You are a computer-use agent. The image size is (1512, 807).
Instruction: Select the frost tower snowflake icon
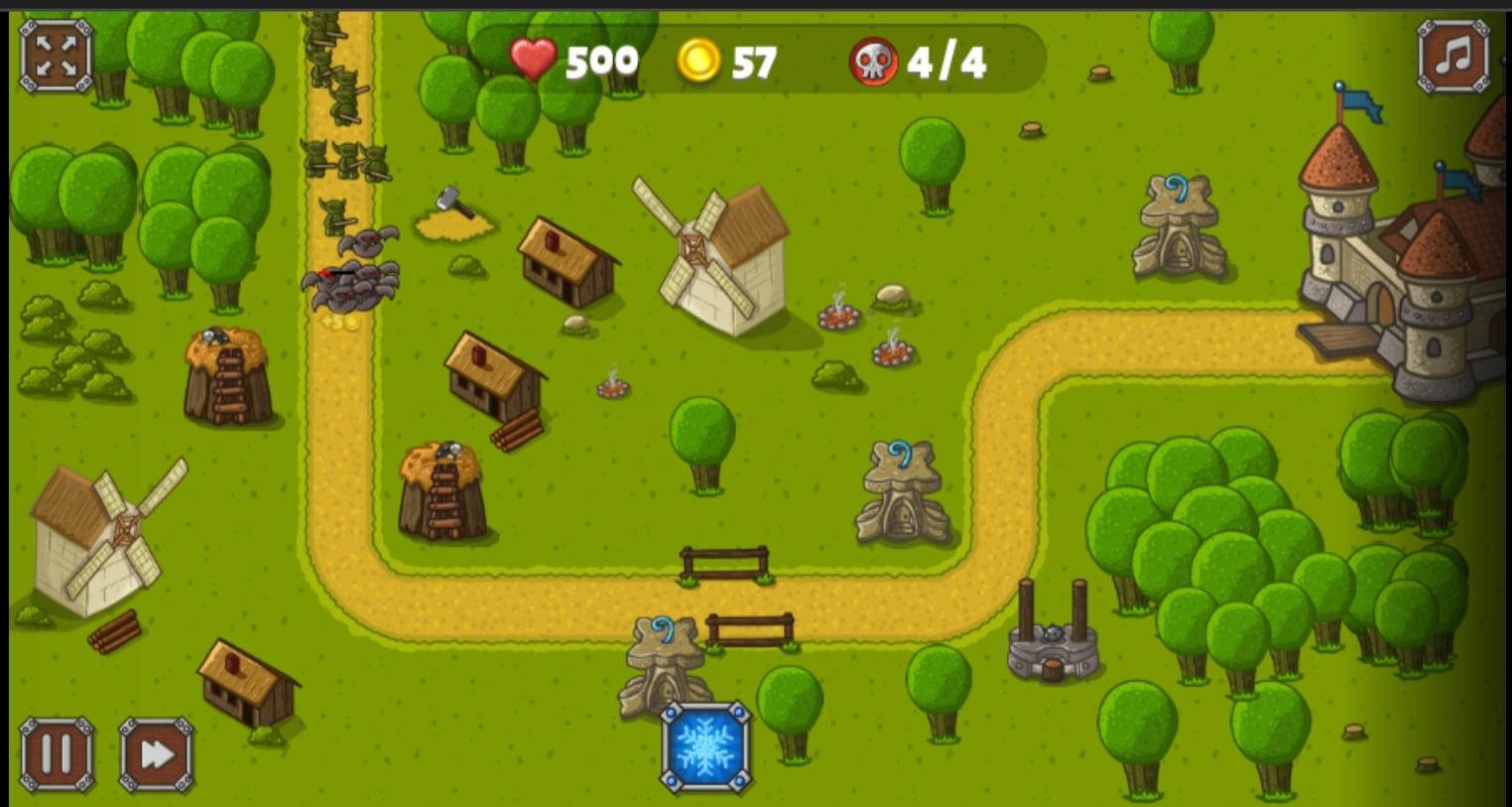click(705, 746)
